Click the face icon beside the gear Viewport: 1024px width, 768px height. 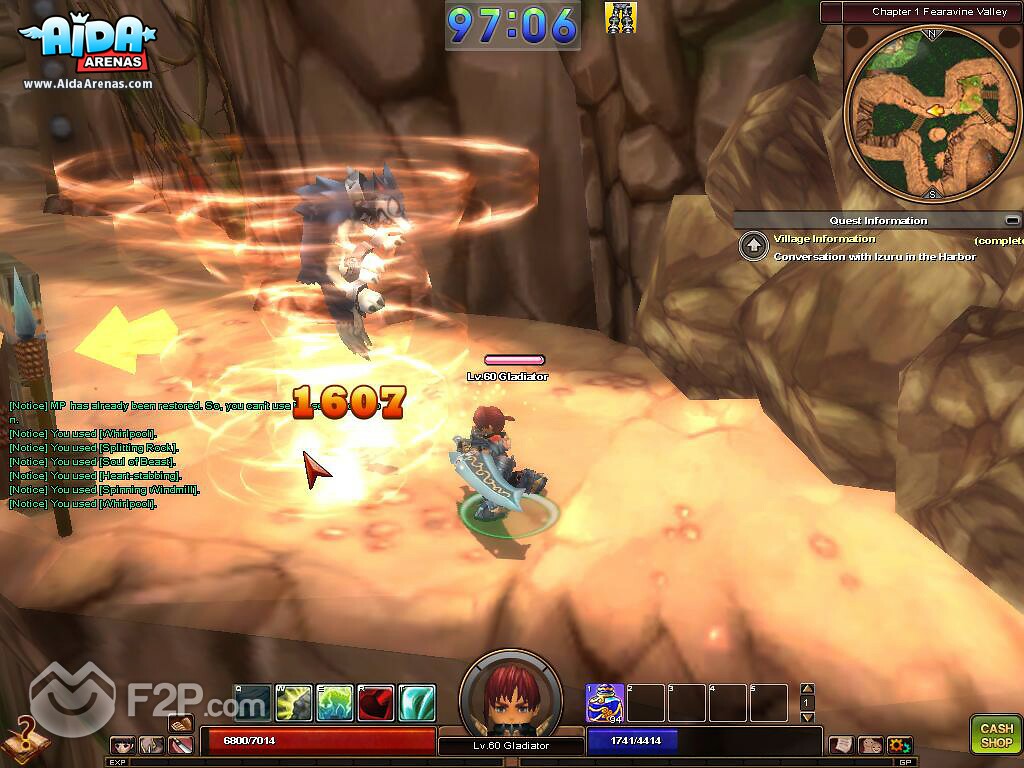[x=870, y=745]
